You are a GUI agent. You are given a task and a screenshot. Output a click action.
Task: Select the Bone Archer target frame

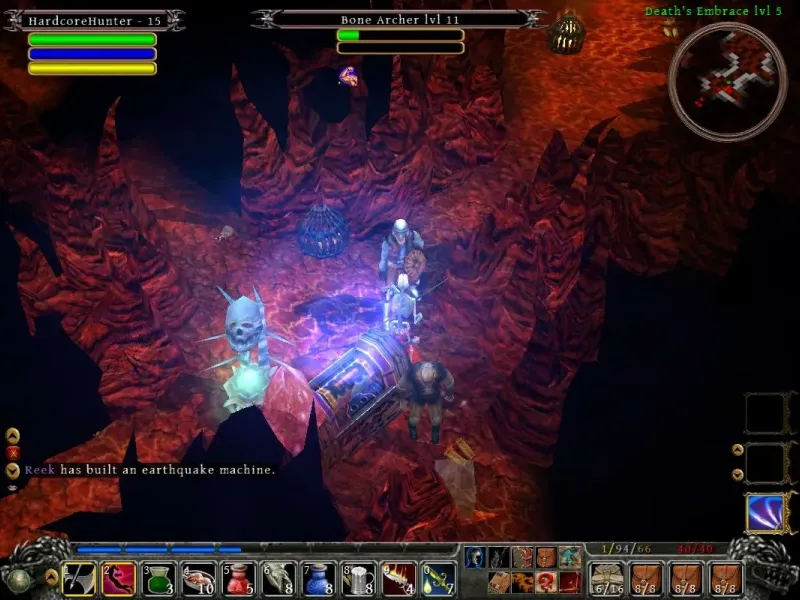tap(400, 18)
